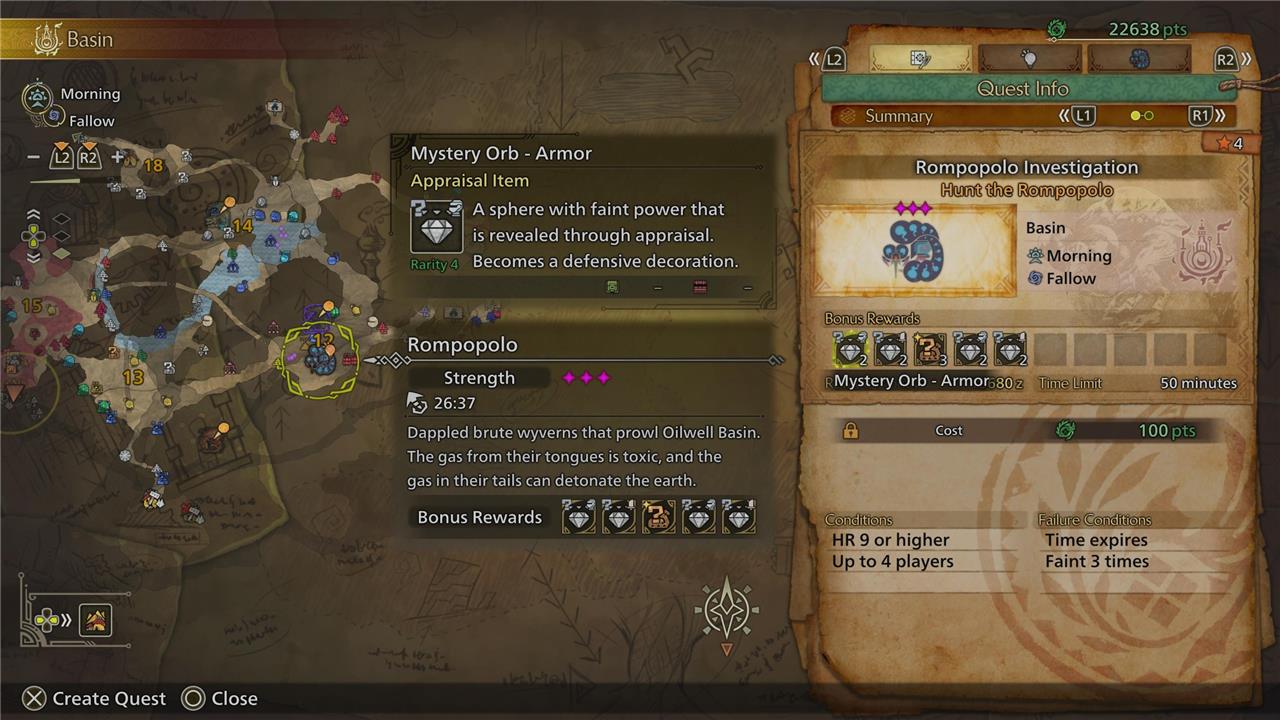Switch to the quest scroll tab
This screenshot has height=720, width=1280.
[x=920, y=59]
